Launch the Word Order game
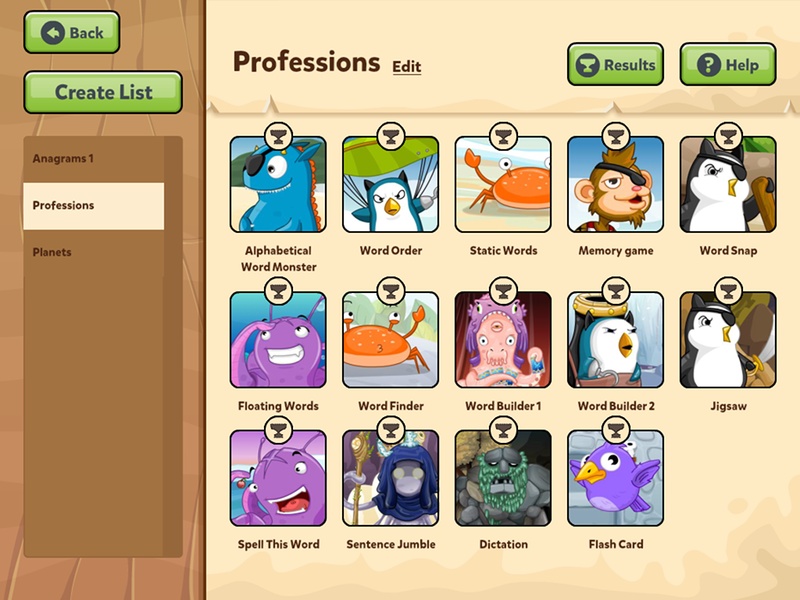Image resolution: width=800 pixels, height=600 pixels. pyautogui.click(x=390, y=185)
